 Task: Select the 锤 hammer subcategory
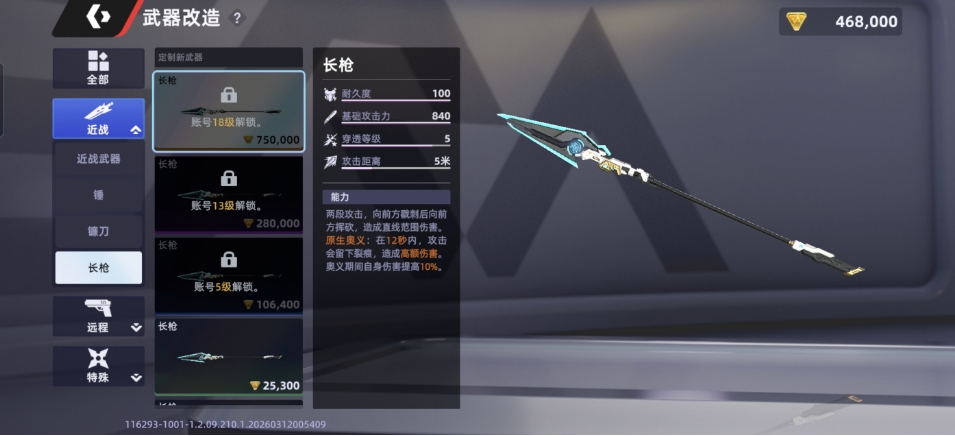[98, 195]
